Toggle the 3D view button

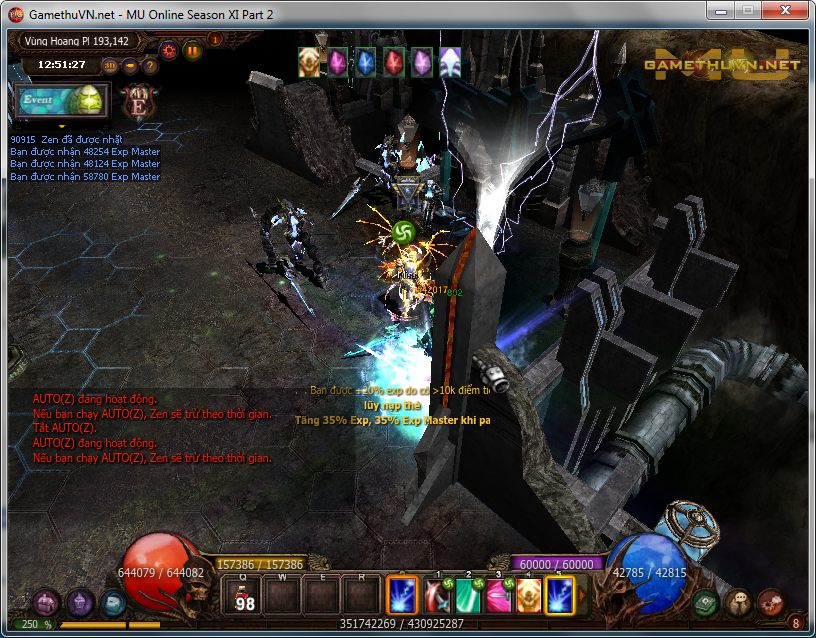[110, 66]
